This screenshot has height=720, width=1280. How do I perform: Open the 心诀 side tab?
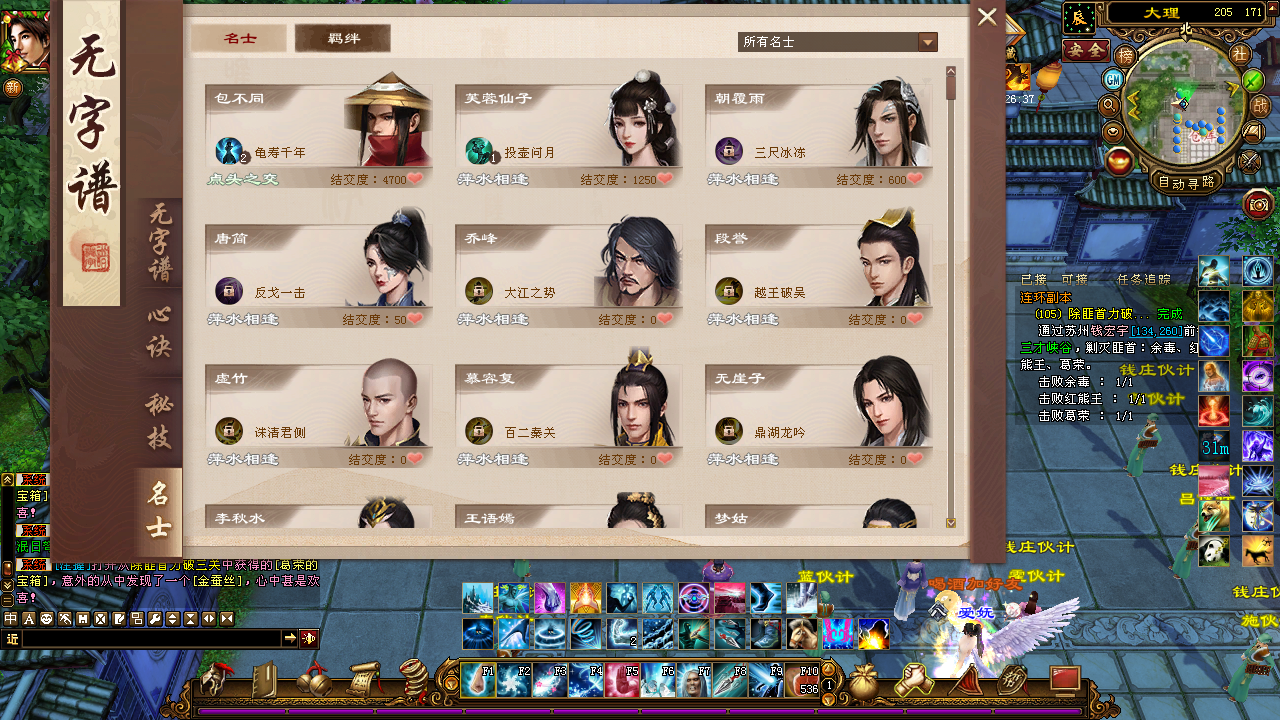pyautogui.click(x=159, y=332)
